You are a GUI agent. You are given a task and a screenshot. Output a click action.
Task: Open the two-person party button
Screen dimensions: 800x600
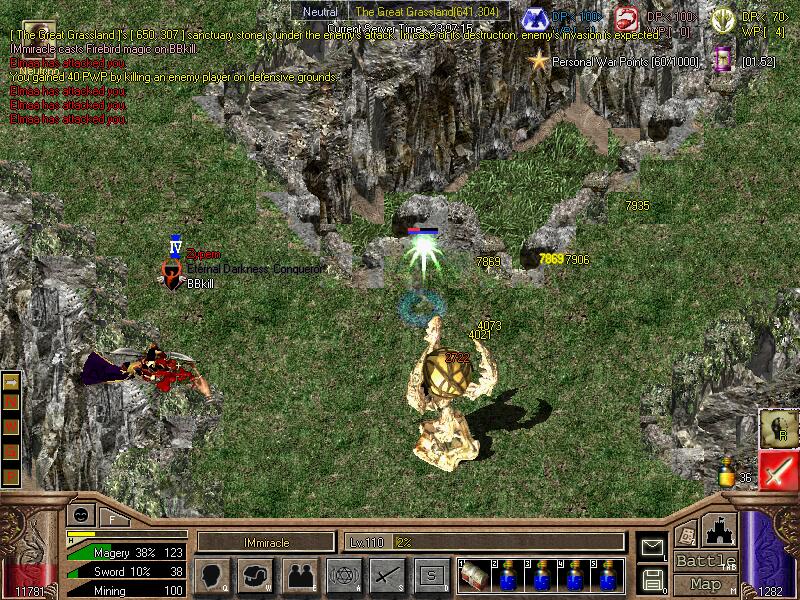[x=299, y=575]
